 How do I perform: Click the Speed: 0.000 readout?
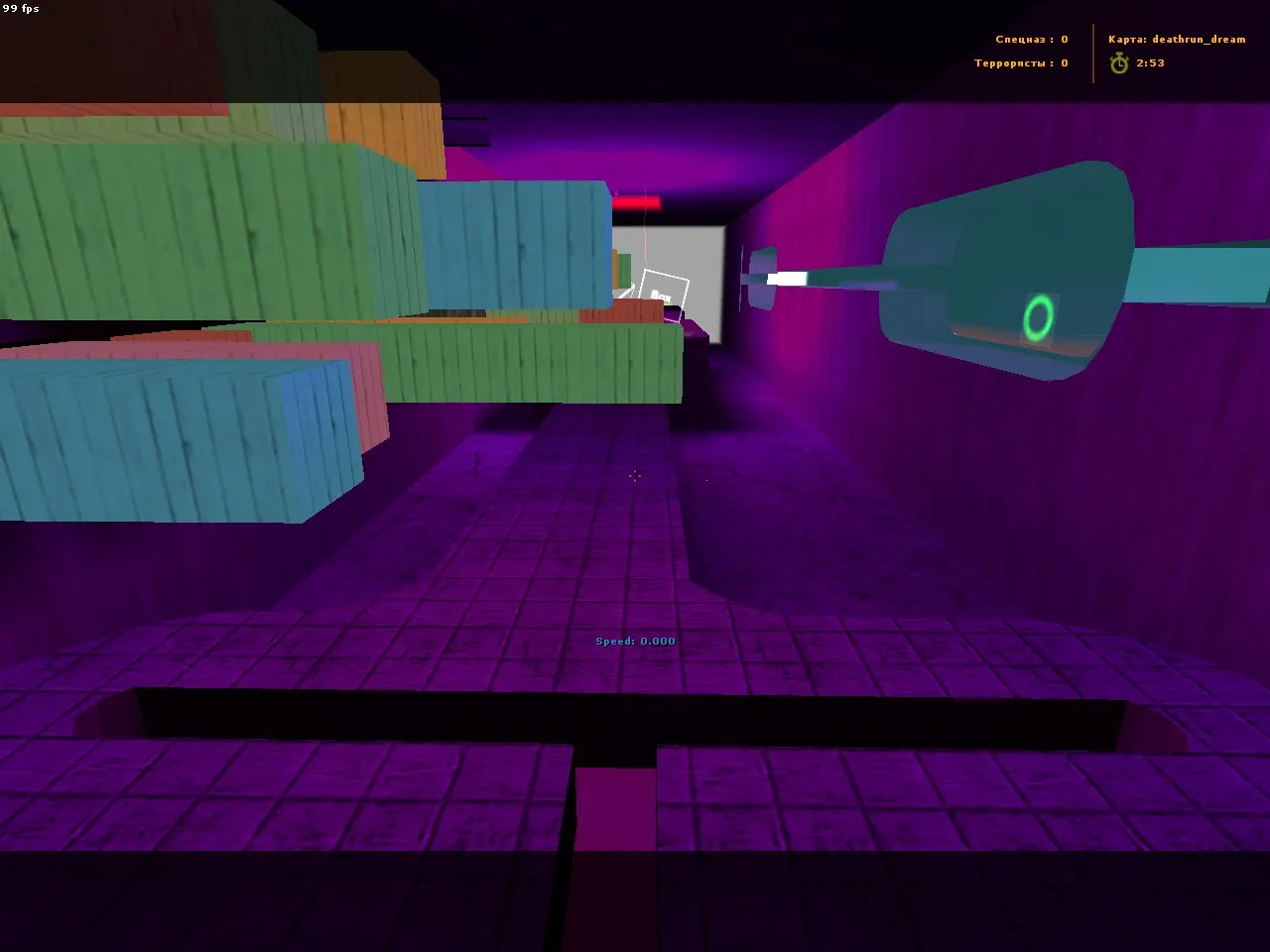click(634, 641)
